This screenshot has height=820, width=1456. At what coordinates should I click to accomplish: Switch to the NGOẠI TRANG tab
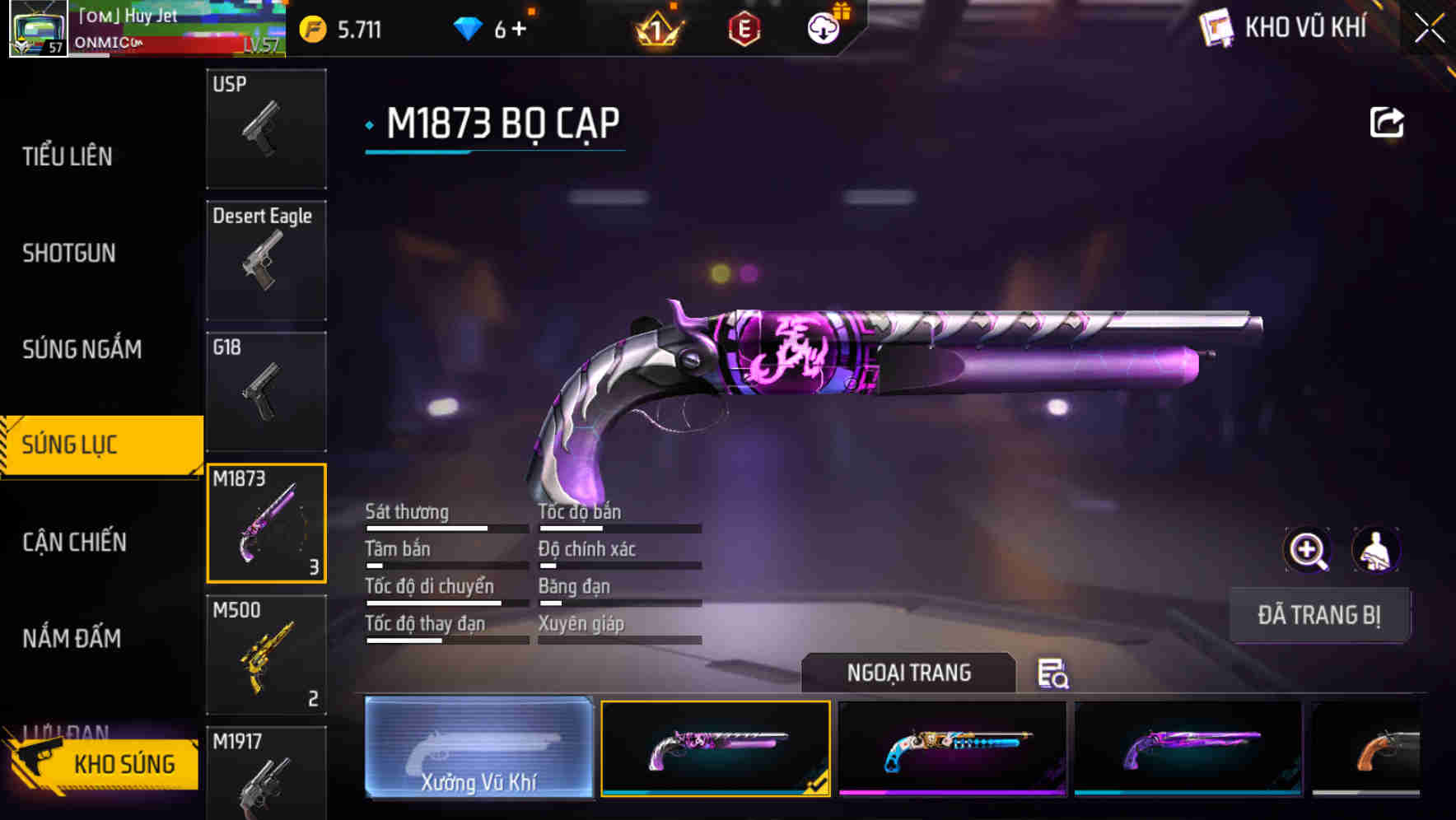pyautogui.click(x=910, y=673)
